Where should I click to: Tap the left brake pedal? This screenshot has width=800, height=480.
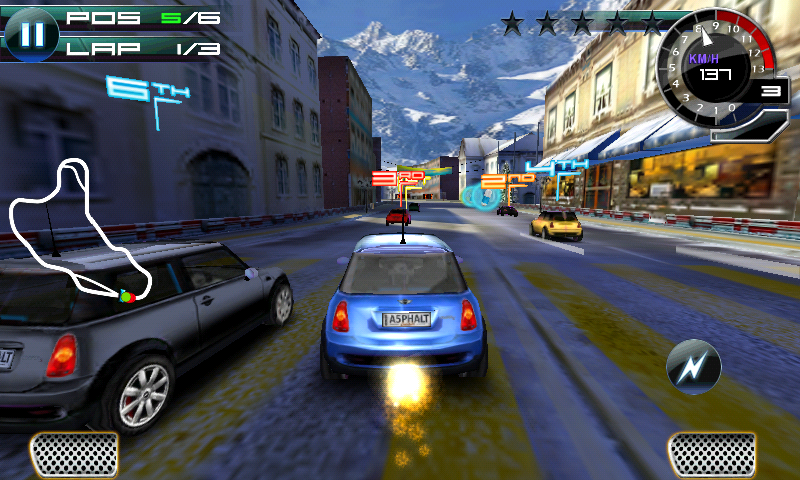74,455
